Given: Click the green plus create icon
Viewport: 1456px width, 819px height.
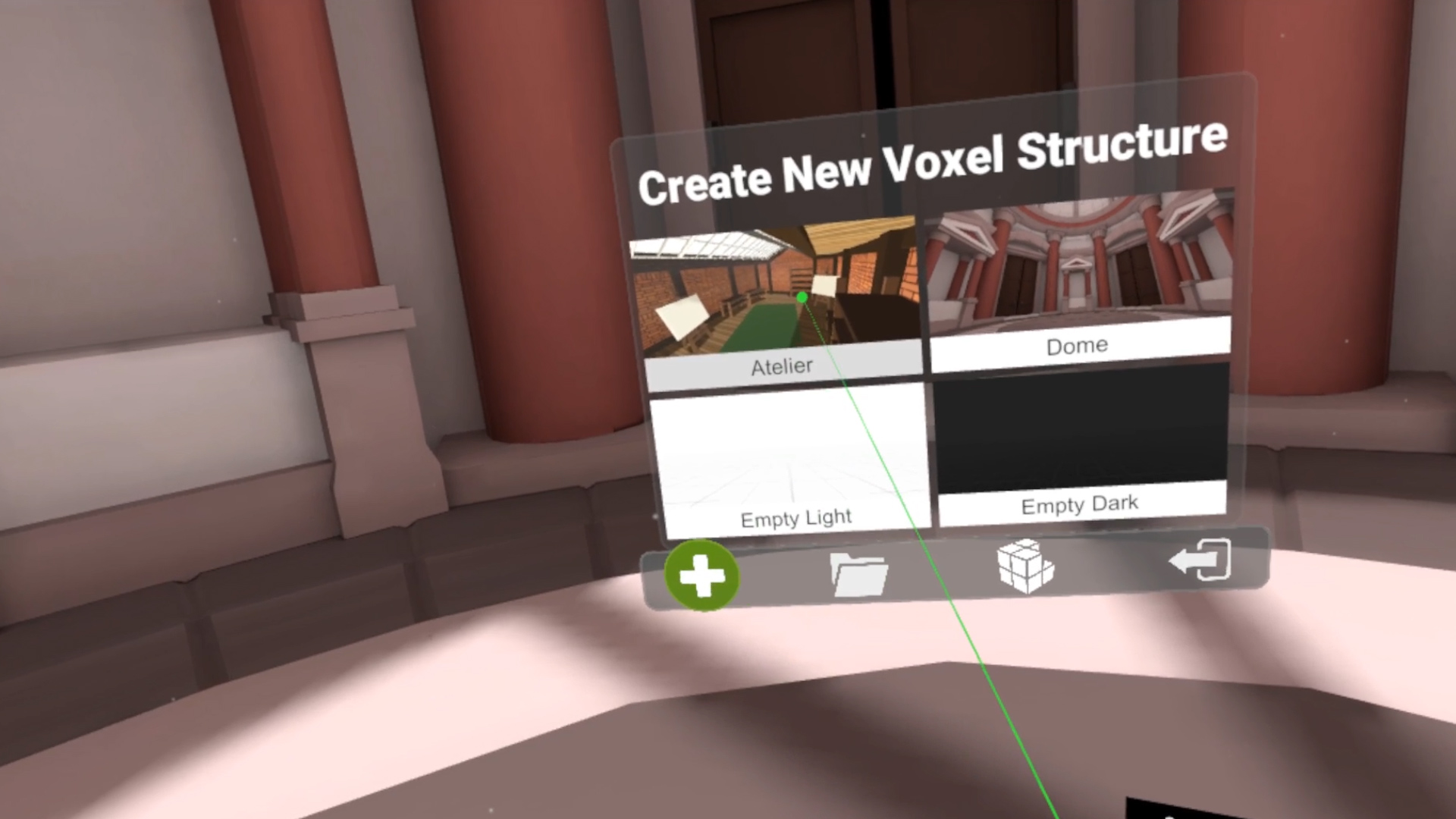Looking at the screenshot, I should [702, 578].
